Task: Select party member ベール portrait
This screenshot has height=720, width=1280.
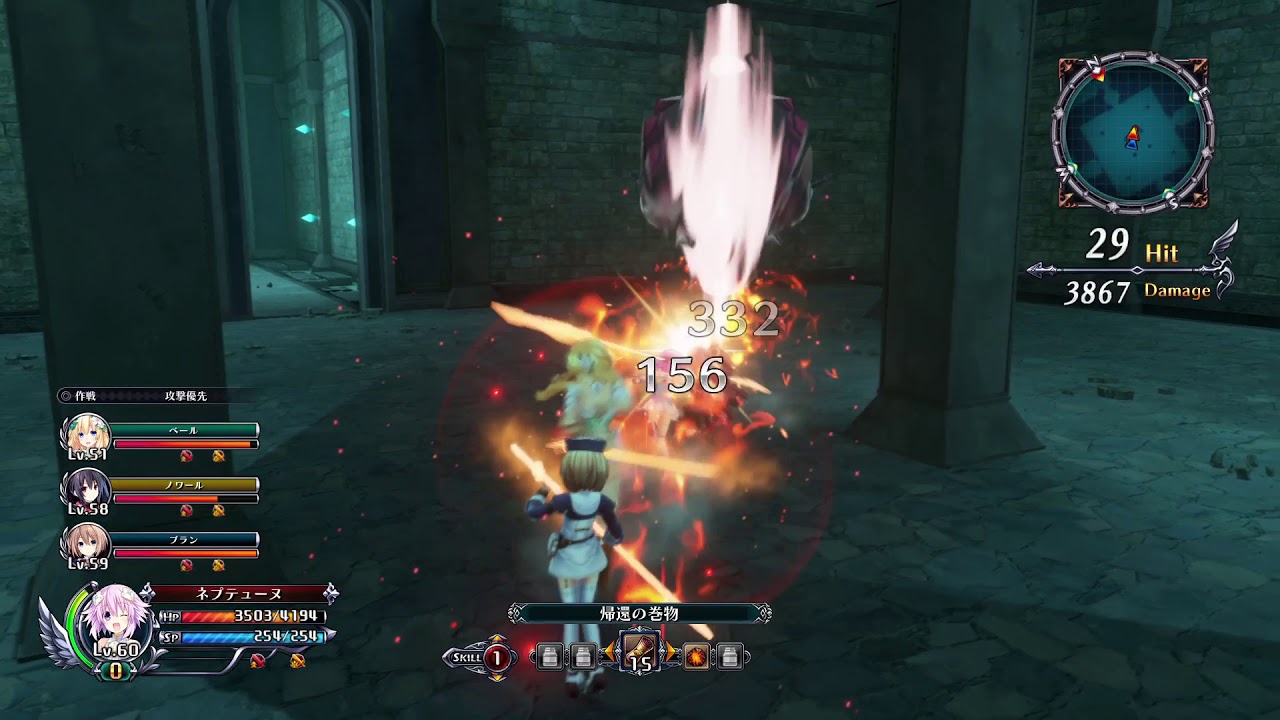Action: pyautogui.click(x=86, y=433)
